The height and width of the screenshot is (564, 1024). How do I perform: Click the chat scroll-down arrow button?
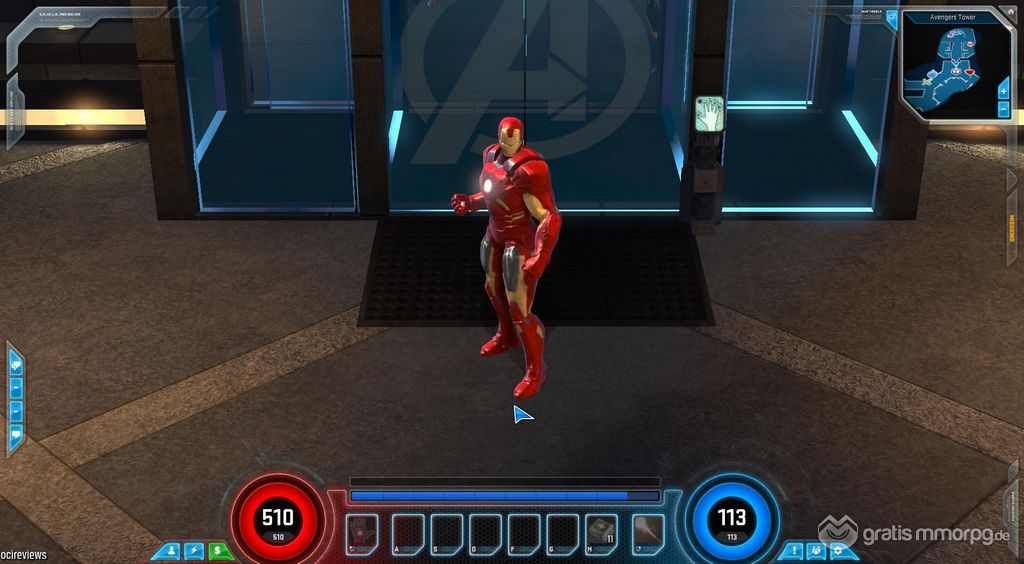point(16,411)
